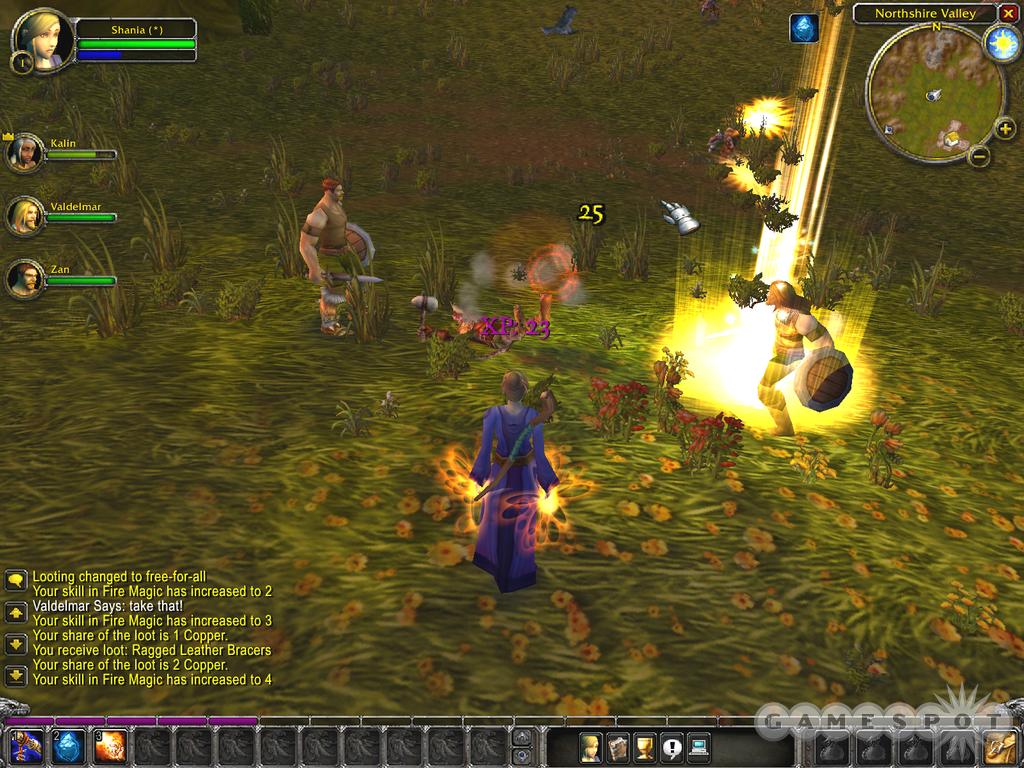Viewport: 1024px width, 768px height.
Task: Target party member Kalin's portrait
Action: (25, 152)
